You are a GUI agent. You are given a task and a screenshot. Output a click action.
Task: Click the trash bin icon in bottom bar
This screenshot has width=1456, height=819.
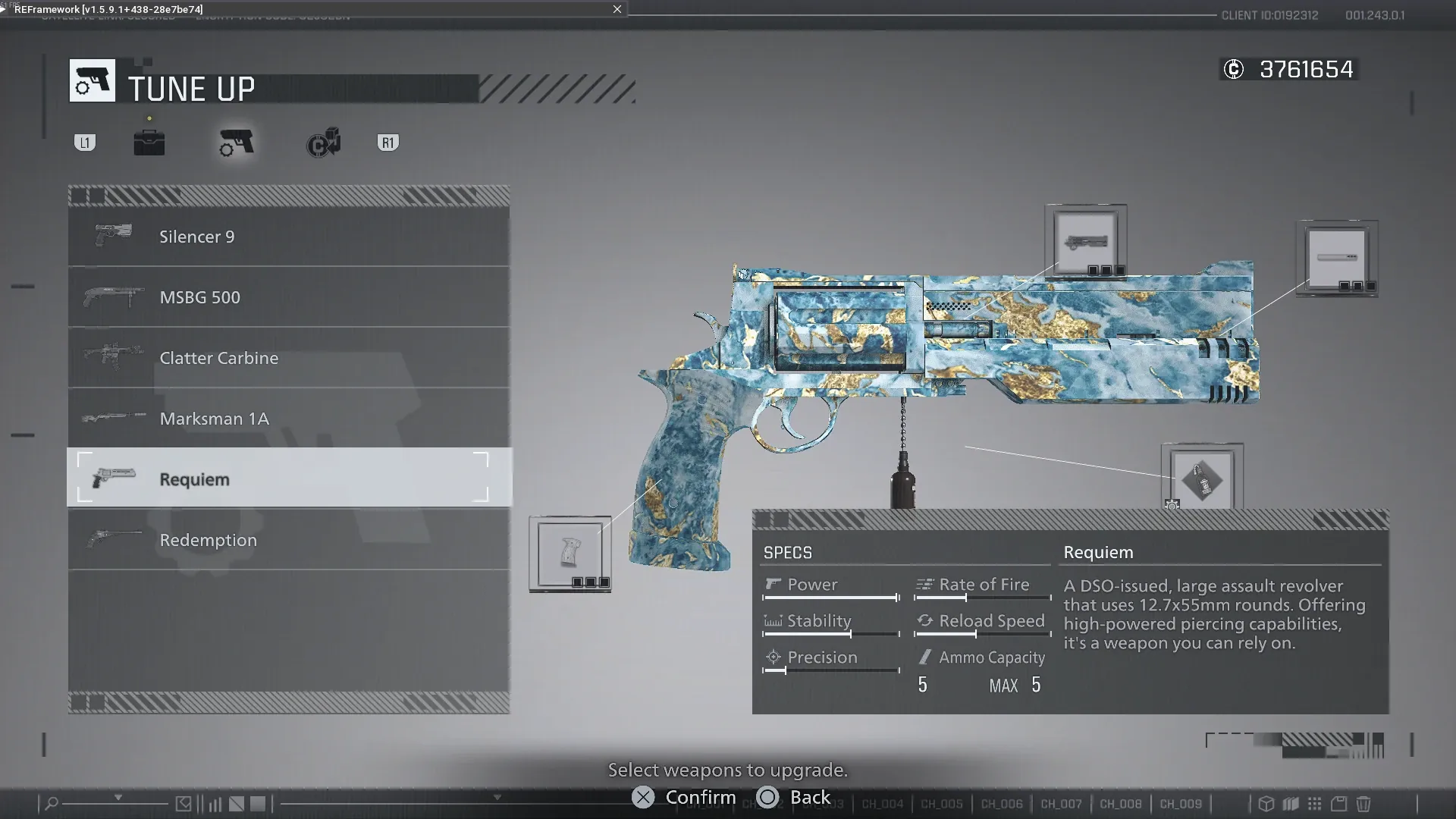[x=1364, y=804]
